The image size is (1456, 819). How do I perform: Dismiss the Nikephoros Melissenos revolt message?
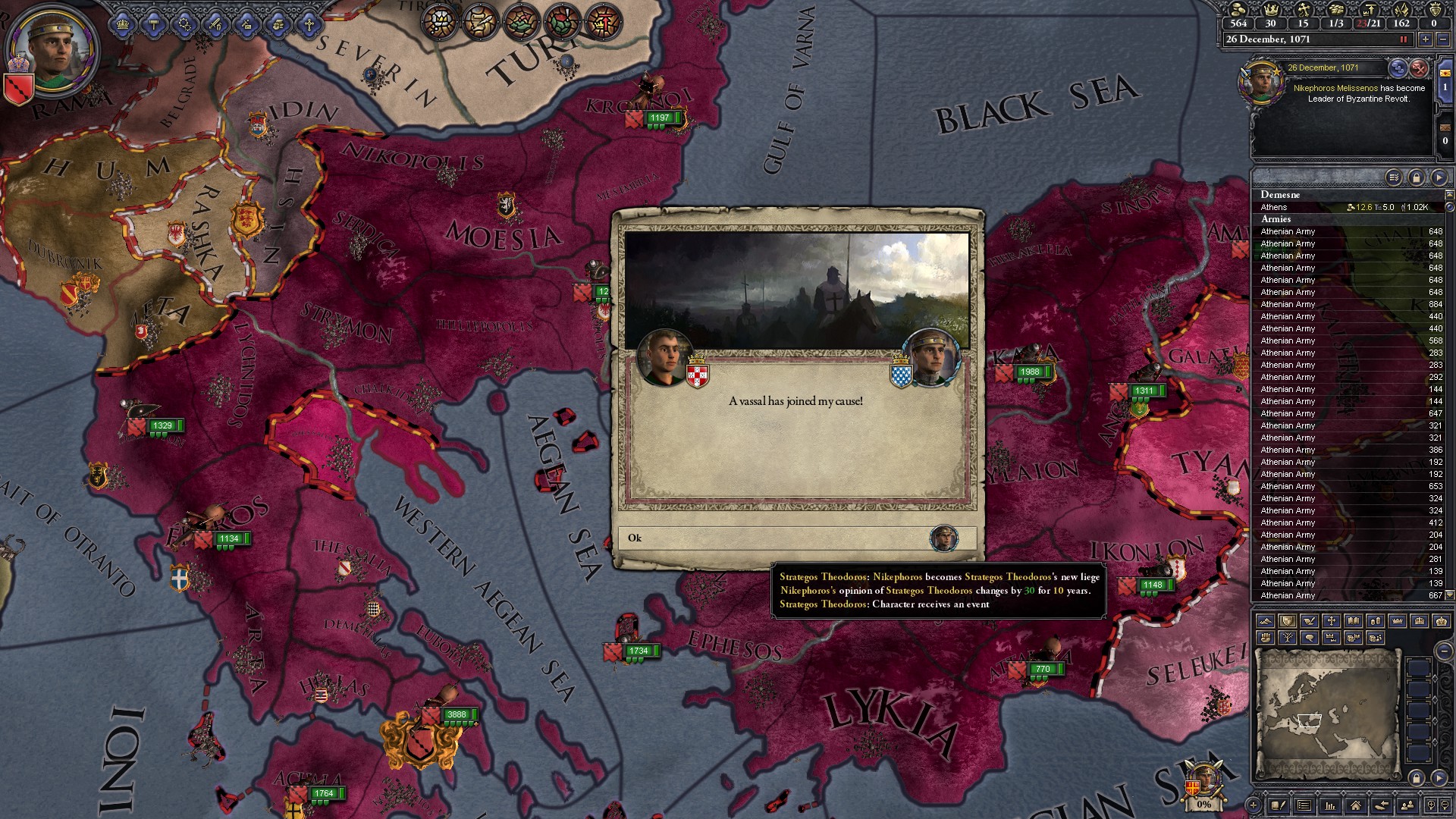[1419, 68]
